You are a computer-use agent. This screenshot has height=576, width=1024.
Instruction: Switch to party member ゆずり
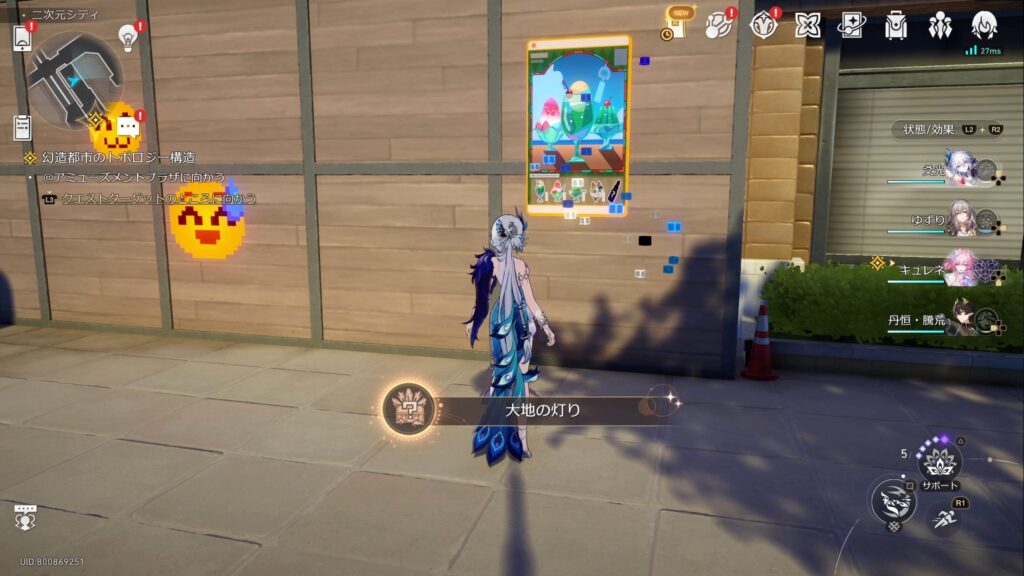(x=960, y=221)
